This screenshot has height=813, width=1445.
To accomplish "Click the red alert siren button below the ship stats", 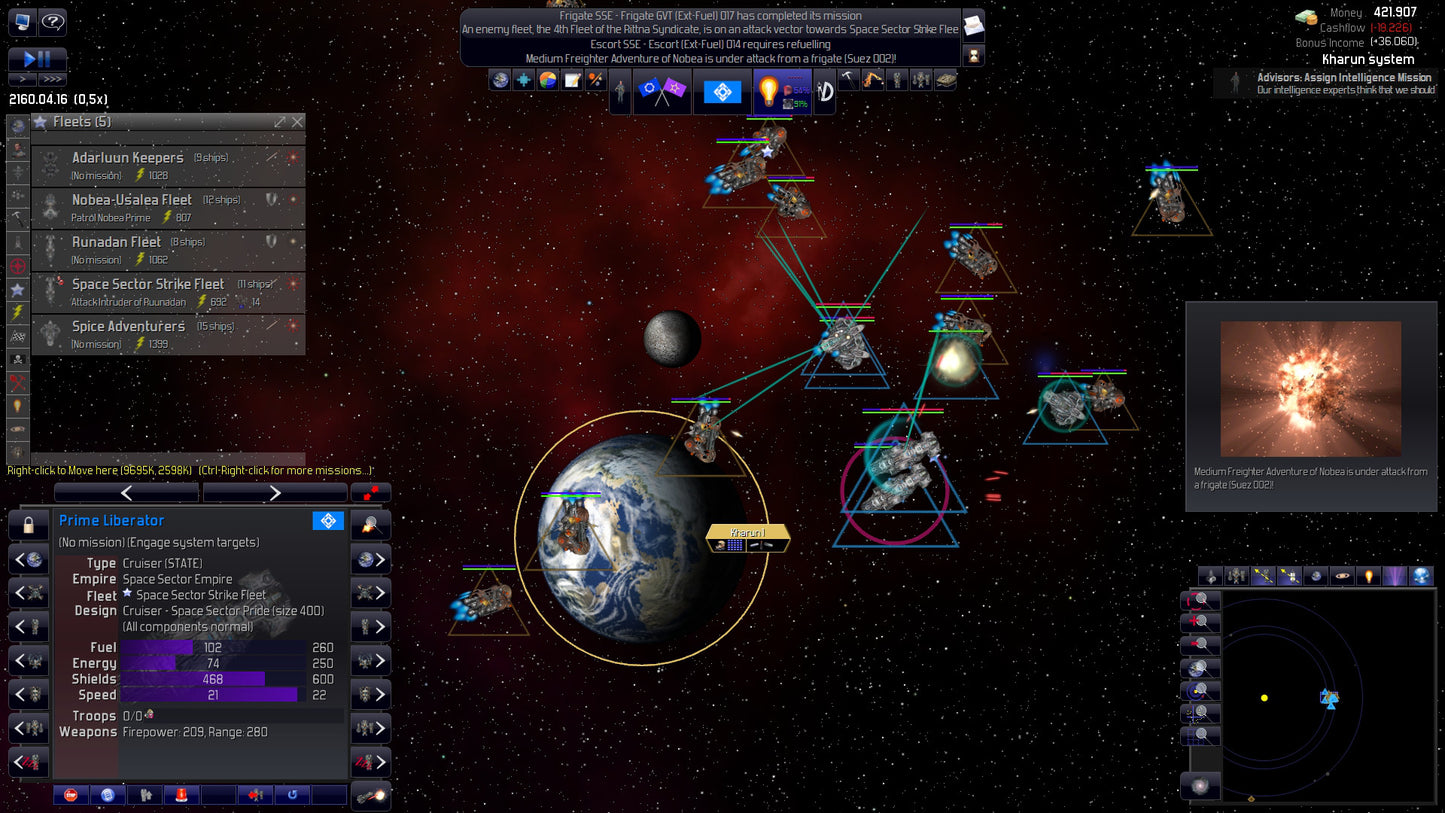I will [x=181, y=794].
